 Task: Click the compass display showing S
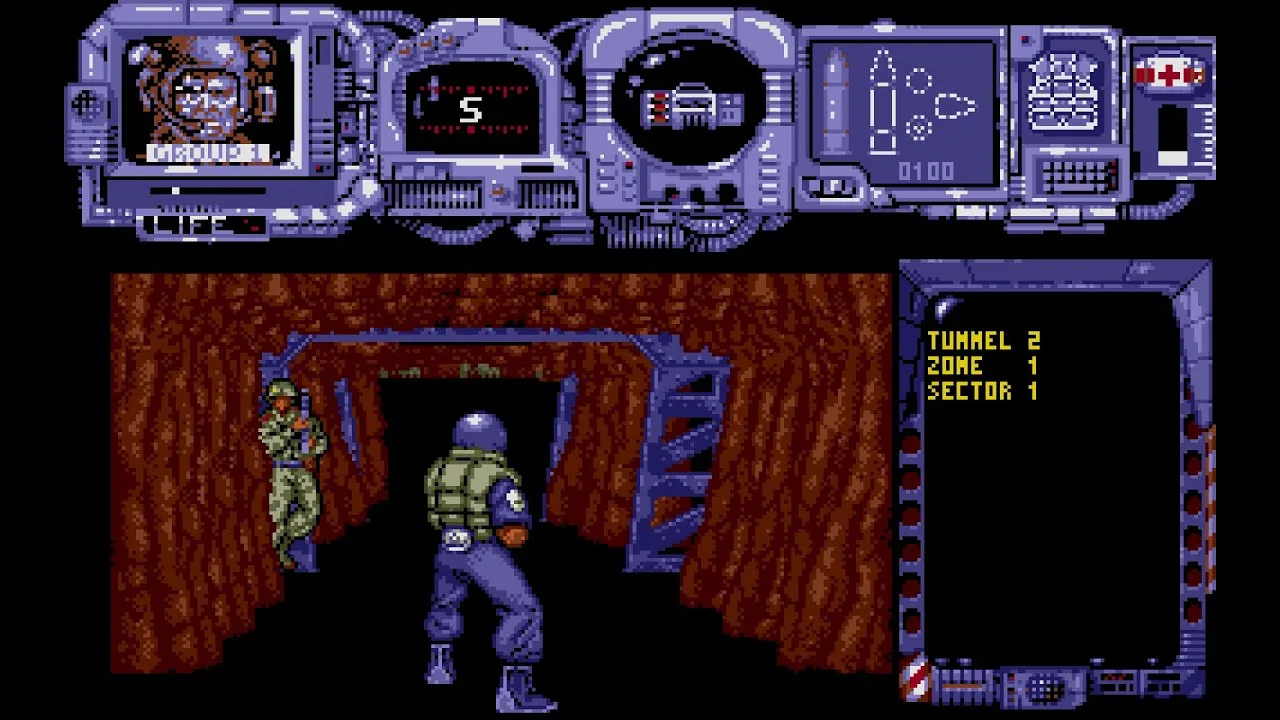471,109
